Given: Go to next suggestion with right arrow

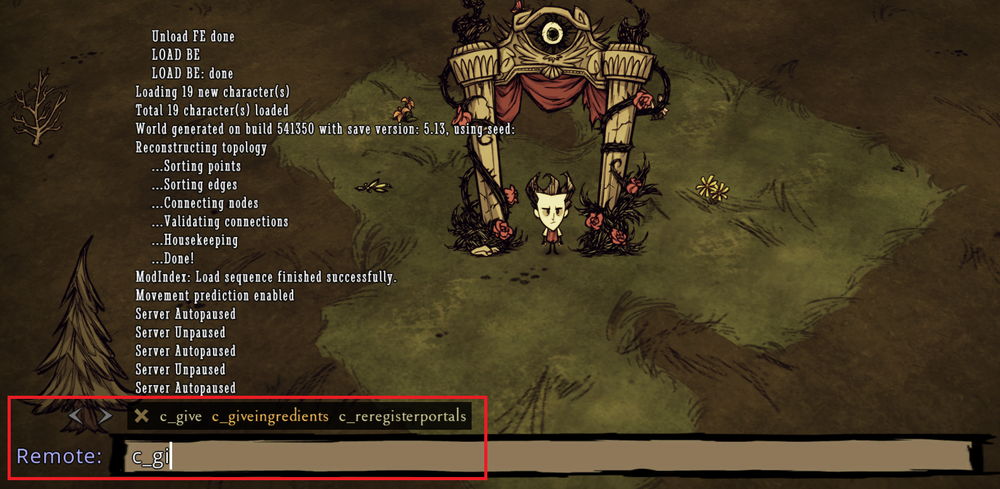Looking at the screenshot, I should (104, 415).
